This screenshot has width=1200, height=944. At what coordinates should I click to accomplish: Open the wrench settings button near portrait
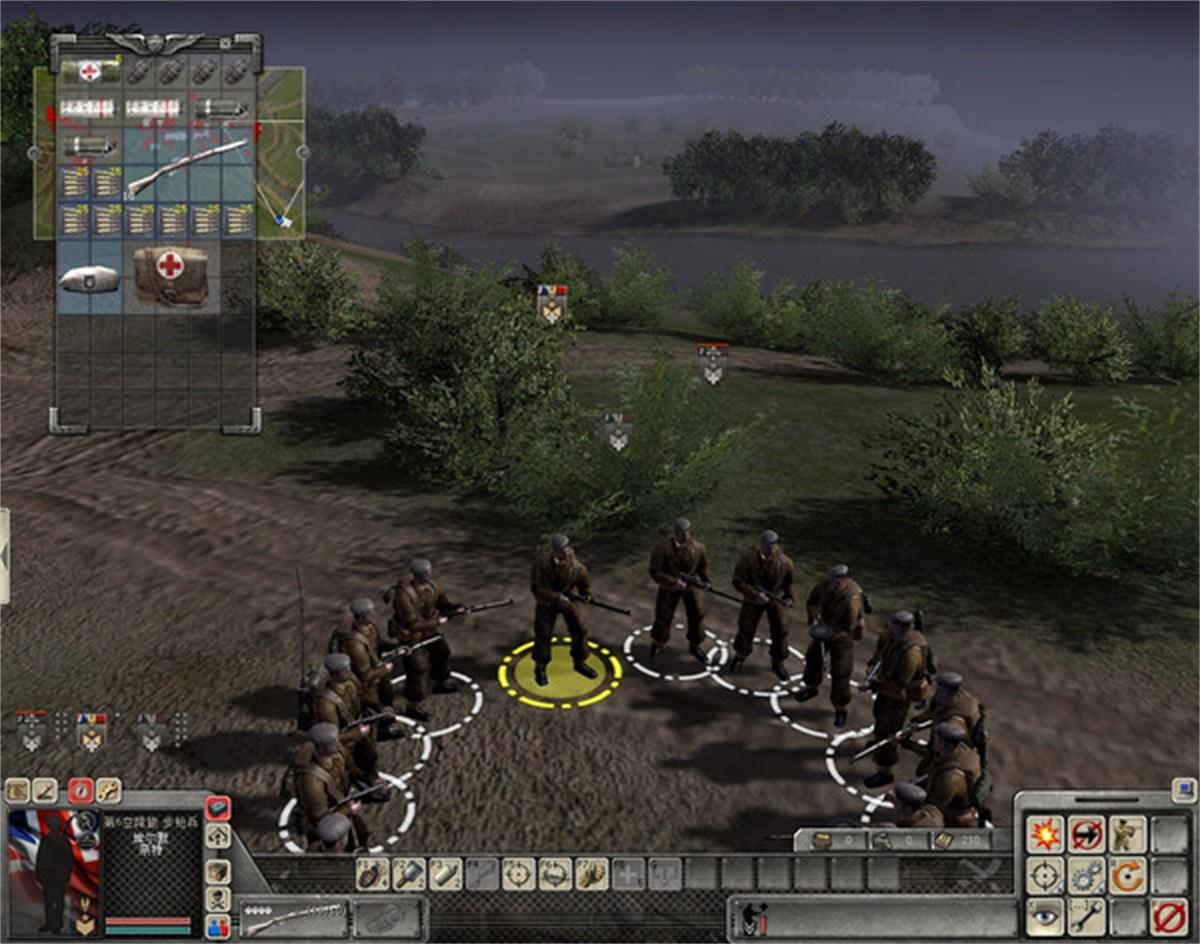[108, 791]
